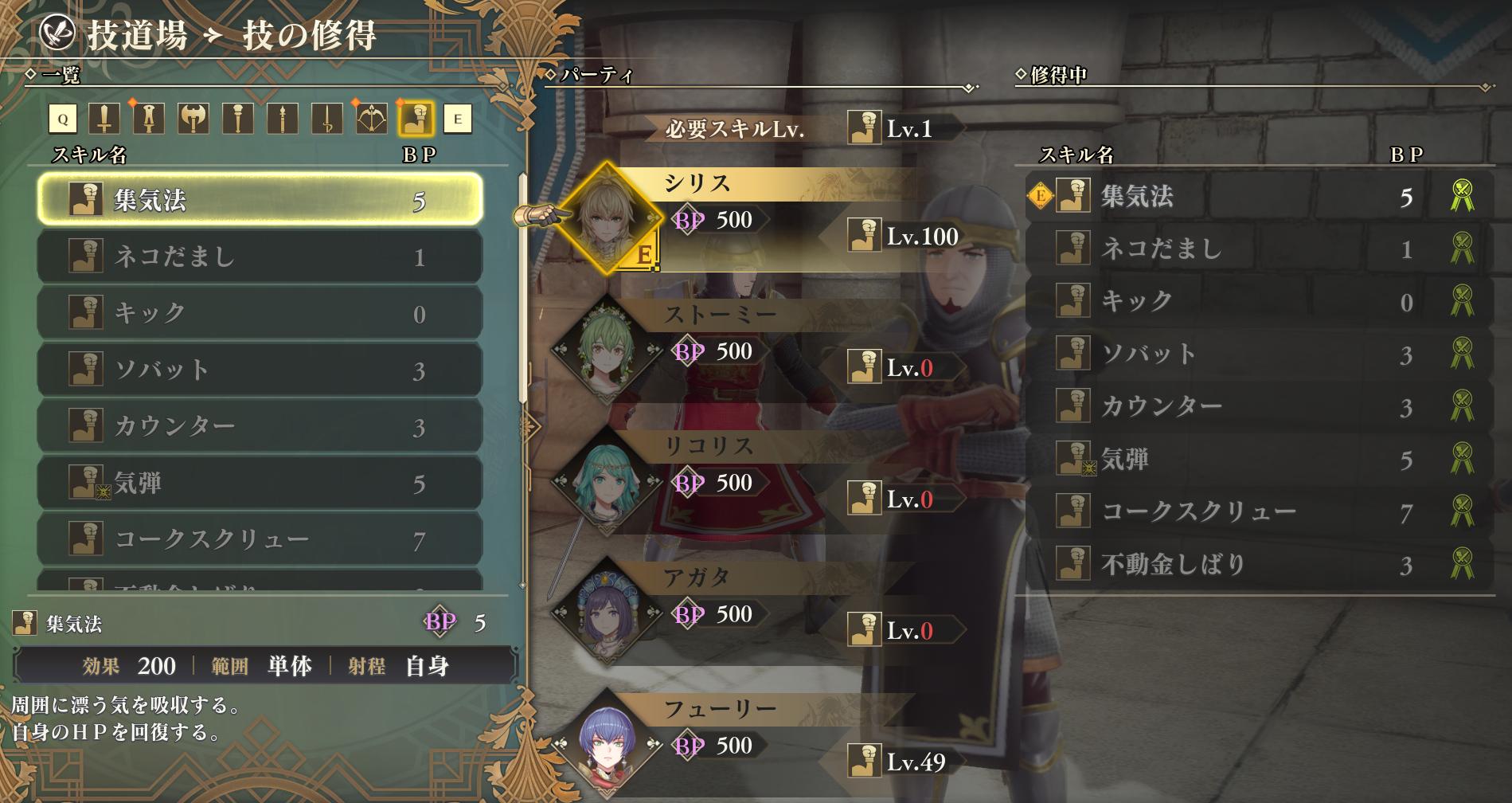The height and width of the screenshot is (803, 1512).
Task: Choose カウンター in the left skill list
Action: pyautogui.click(x=260, y=426)
